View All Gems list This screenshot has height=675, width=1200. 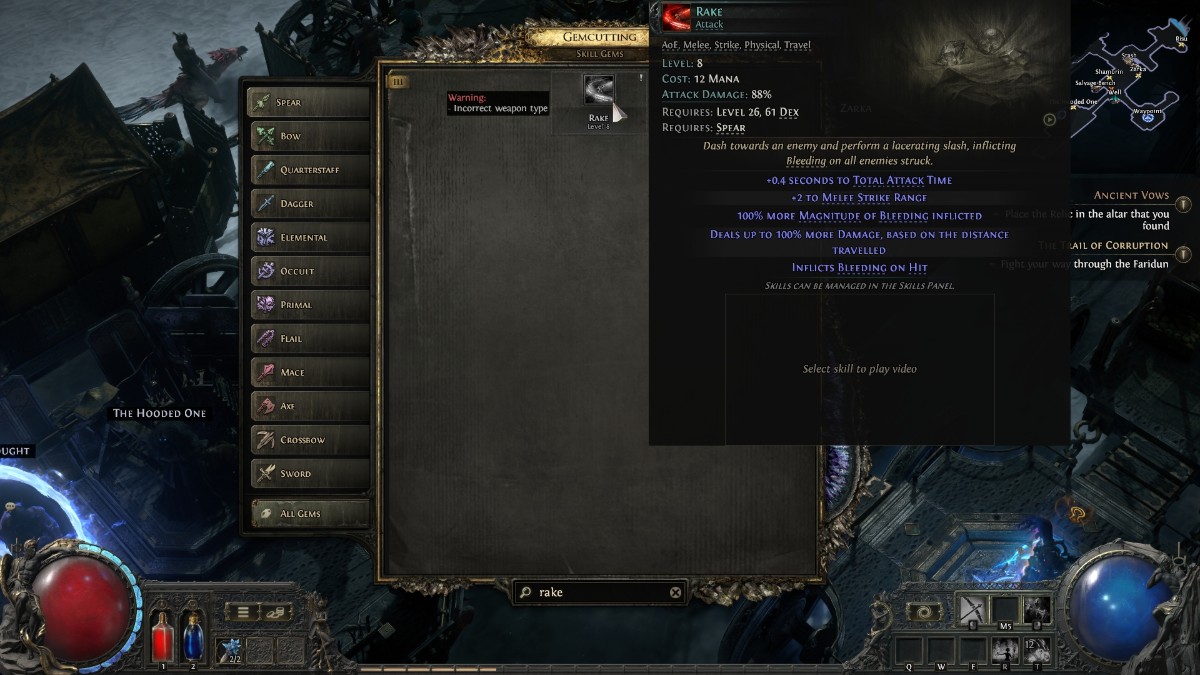308,514
